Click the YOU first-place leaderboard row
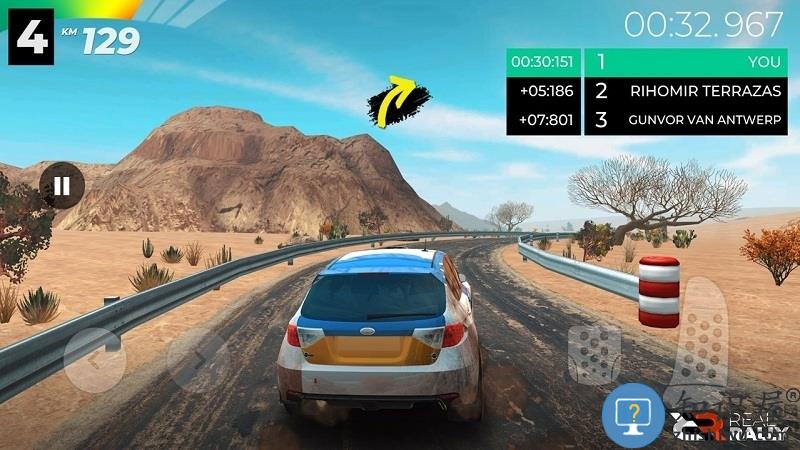This screenshot has height=450, width=800. click(x=690, y=61)
